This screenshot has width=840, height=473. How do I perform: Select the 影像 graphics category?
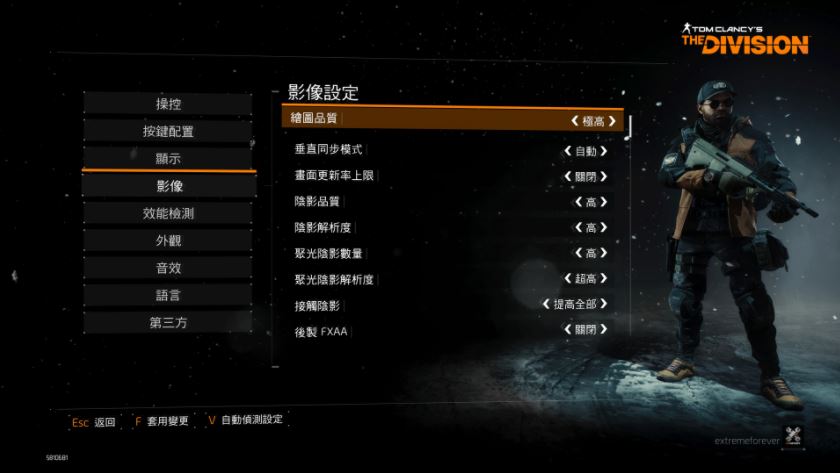[168, 186]
